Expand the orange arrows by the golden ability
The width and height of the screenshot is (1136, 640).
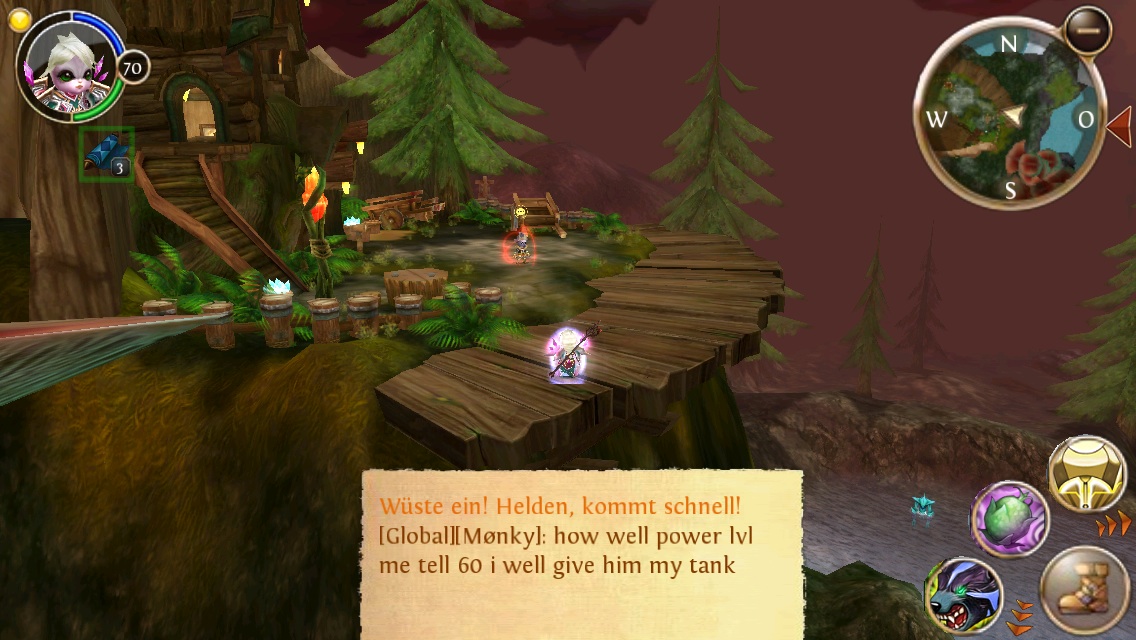[1114, 525]
